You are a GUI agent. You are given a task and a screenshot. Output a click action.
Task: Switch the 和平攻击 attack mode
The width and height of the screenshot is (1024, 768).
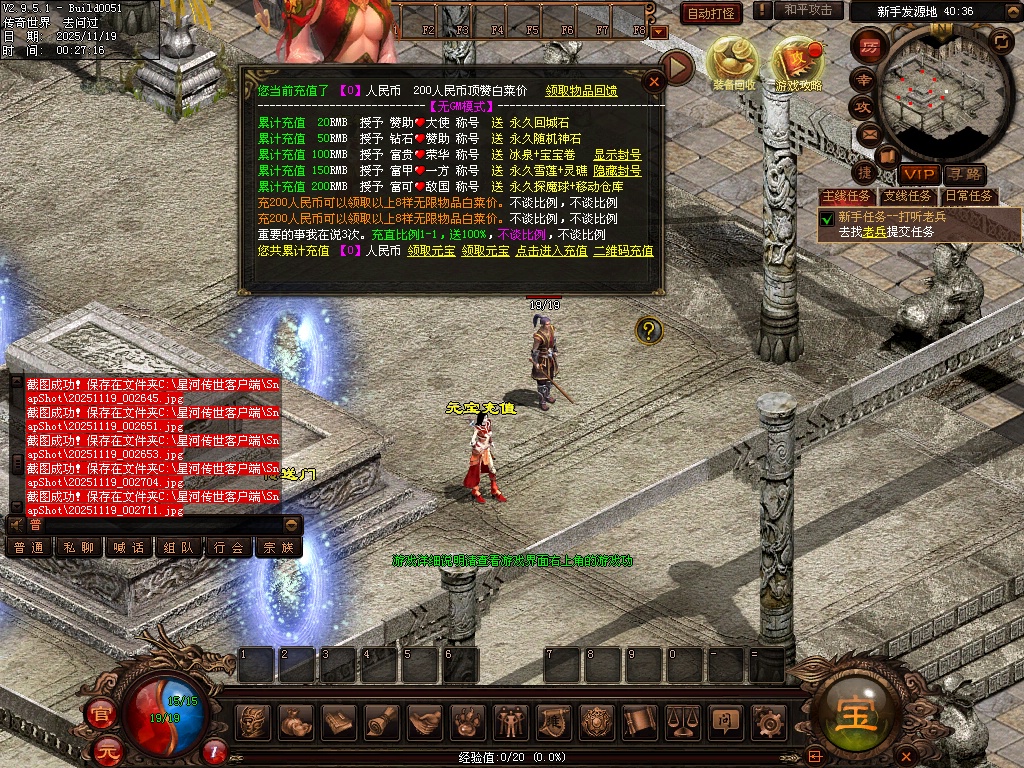[x=808, y=10]
